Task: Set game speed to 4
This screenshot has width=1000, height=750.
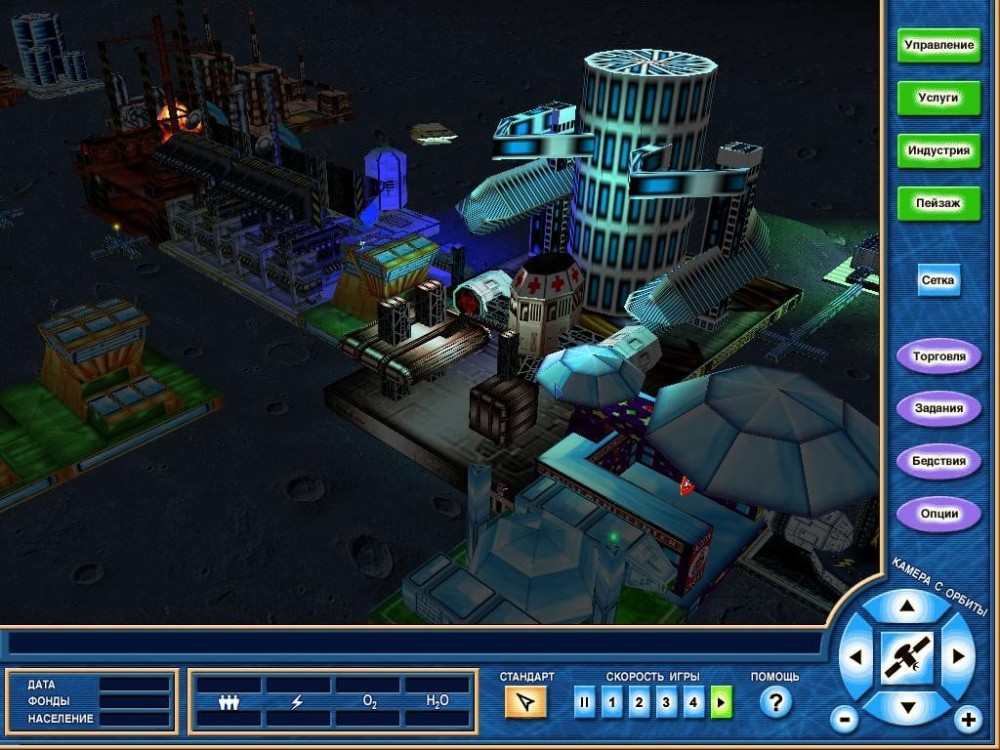Action: pos(694,703)
